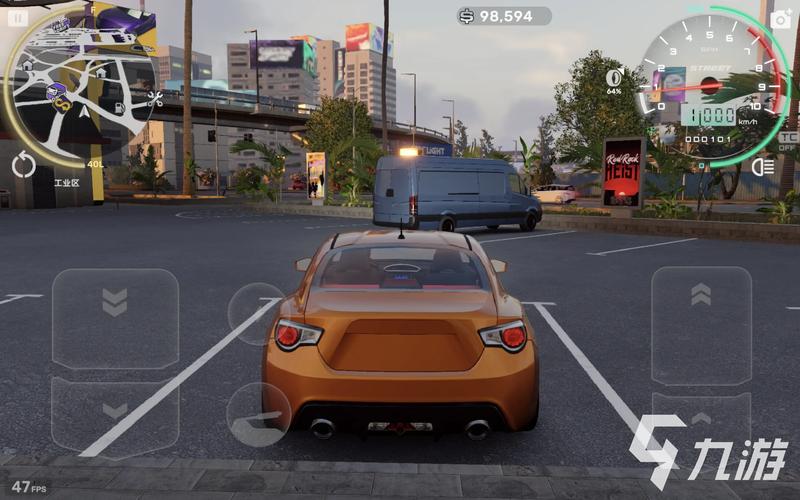Reset the car with the circular arrow icon

pyautogui.click(x=24, y=165)
